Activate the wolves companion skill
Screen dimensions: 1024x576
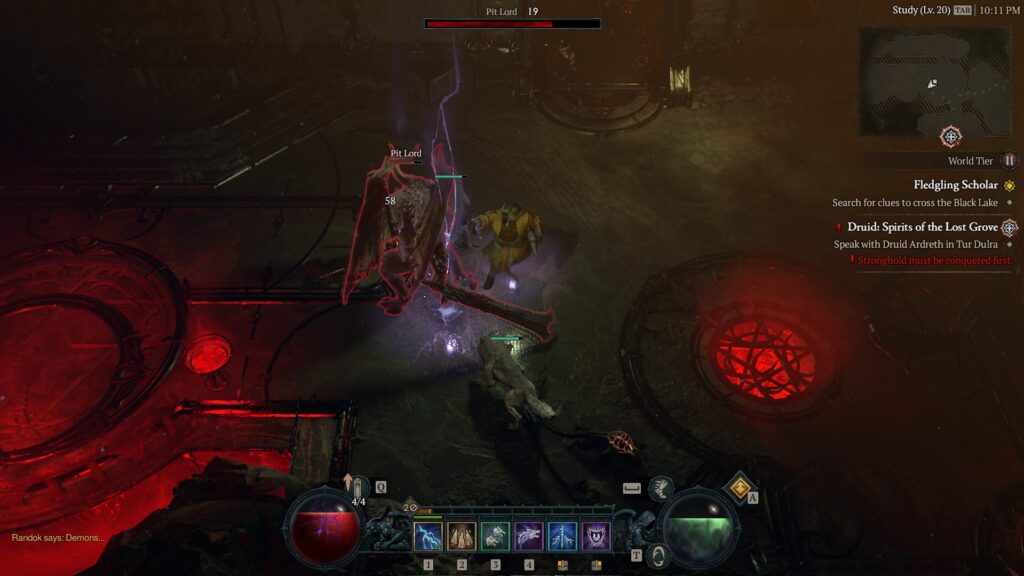pos(496,537)
